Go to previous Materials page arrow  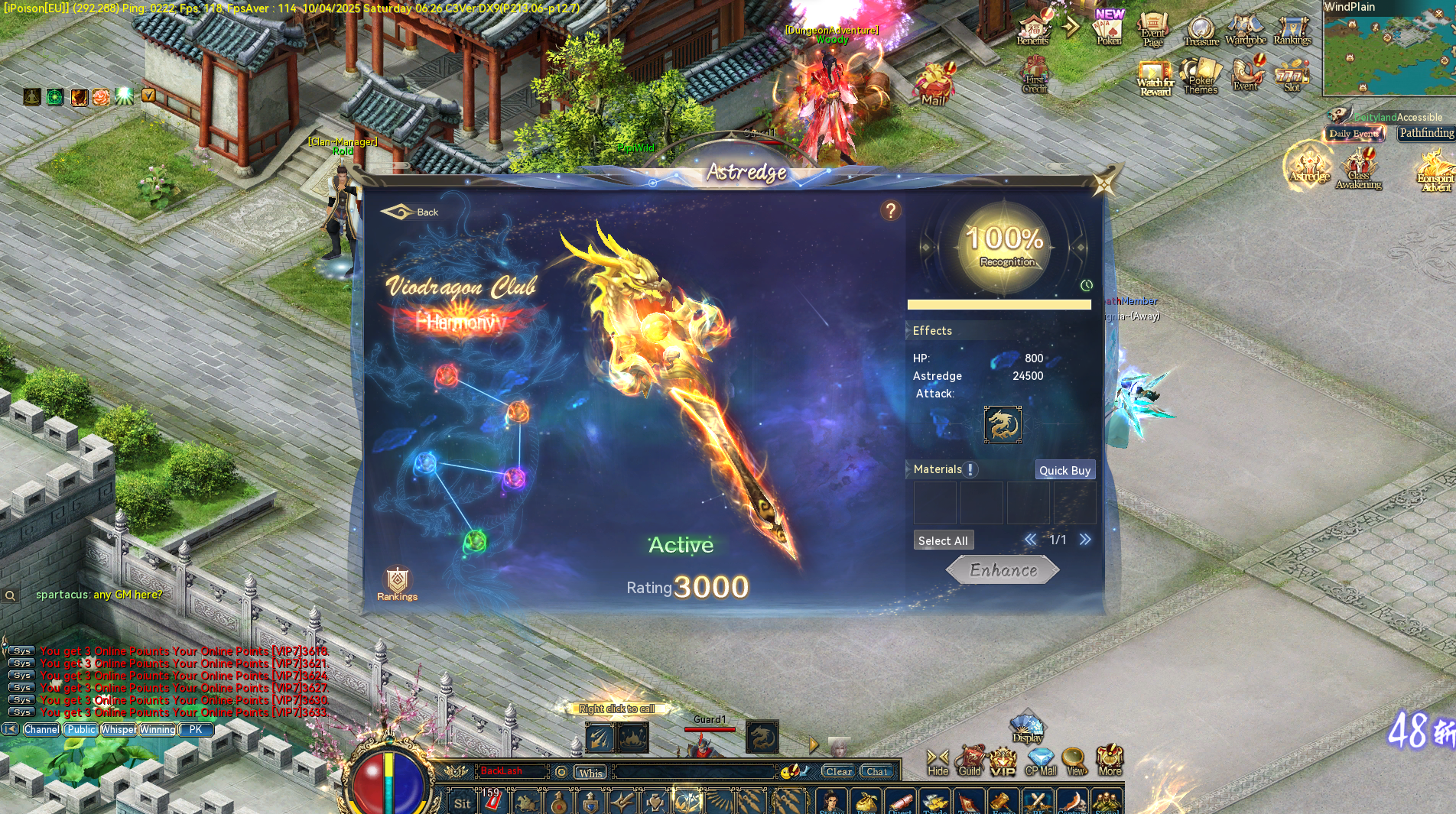pos(1030,540)
